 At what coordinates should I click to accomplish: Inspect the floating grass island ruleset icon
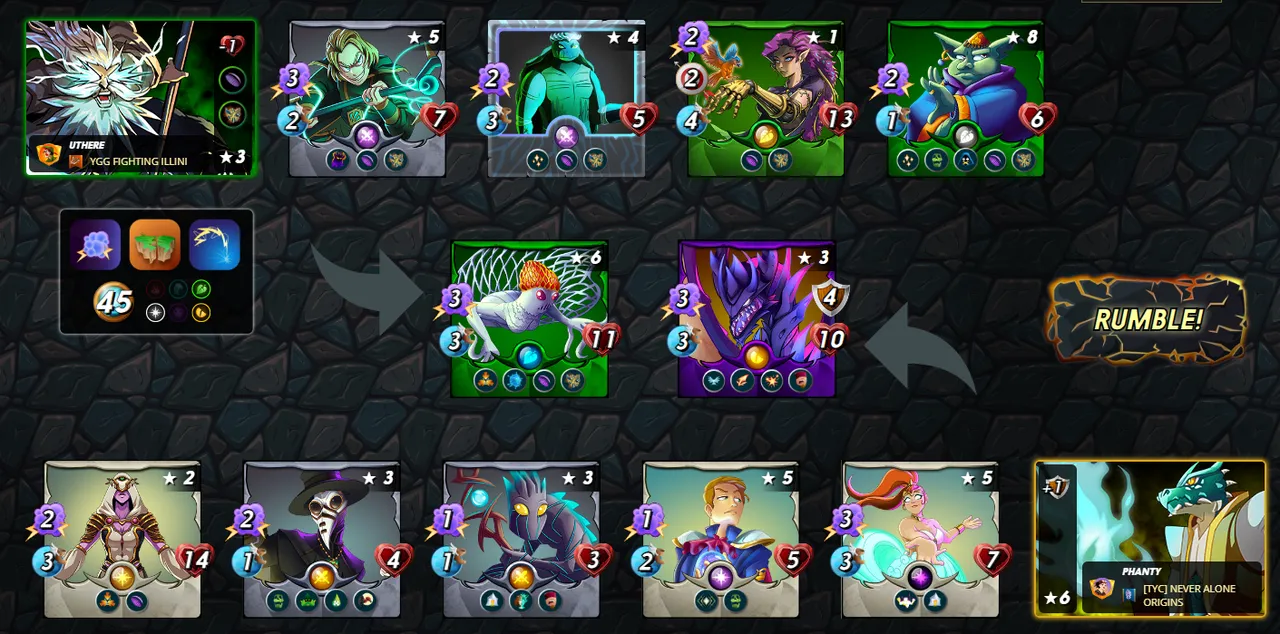point(155,245)
